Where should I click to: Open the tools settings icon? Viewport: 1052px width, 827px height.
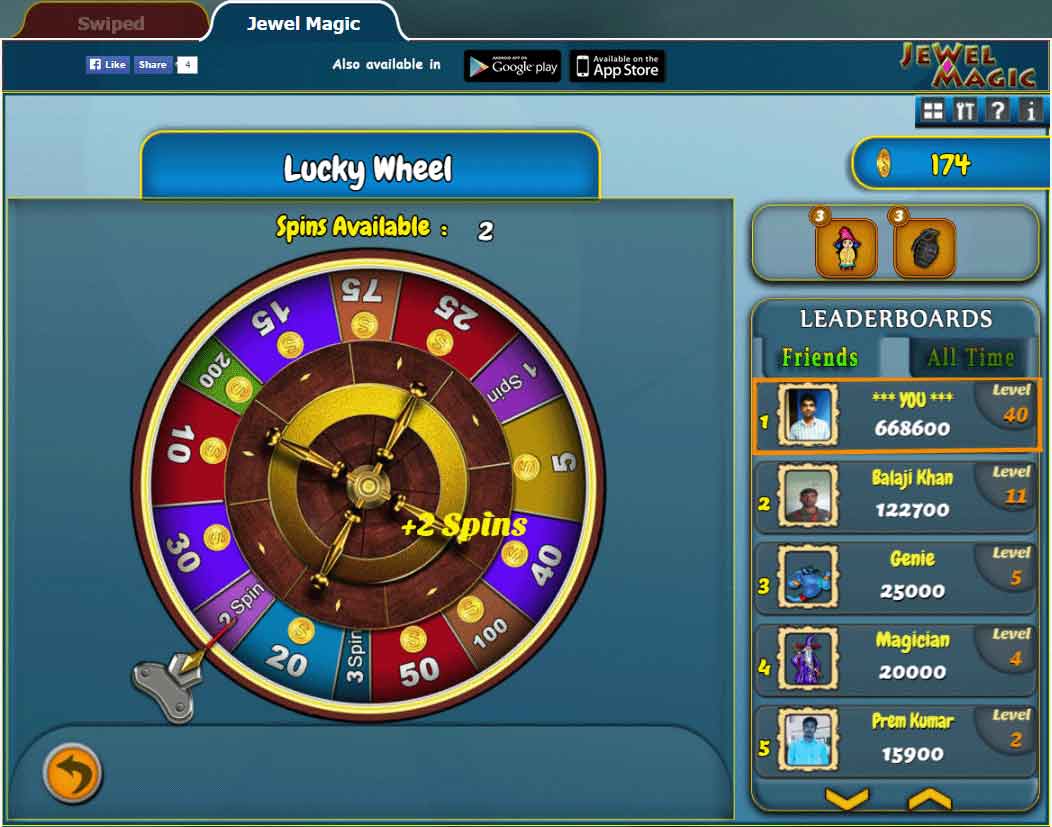click(964, 111)
